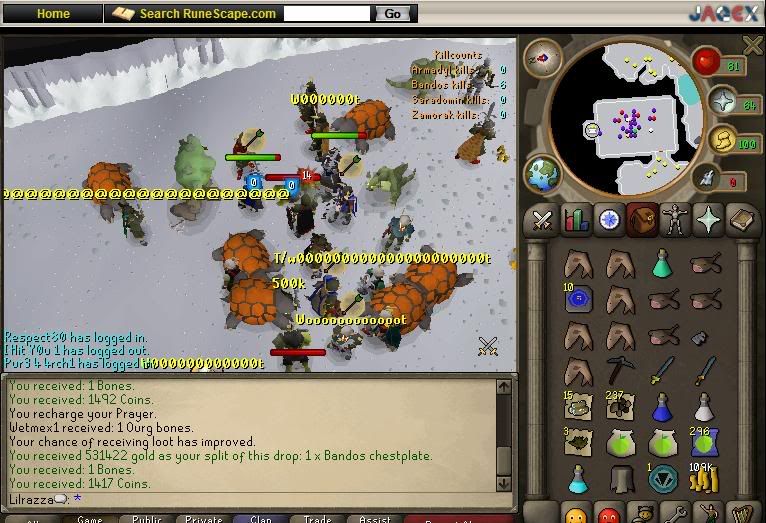Click the compass on the minimap
The height and width of the screenshot is (523, 766).
543,59
